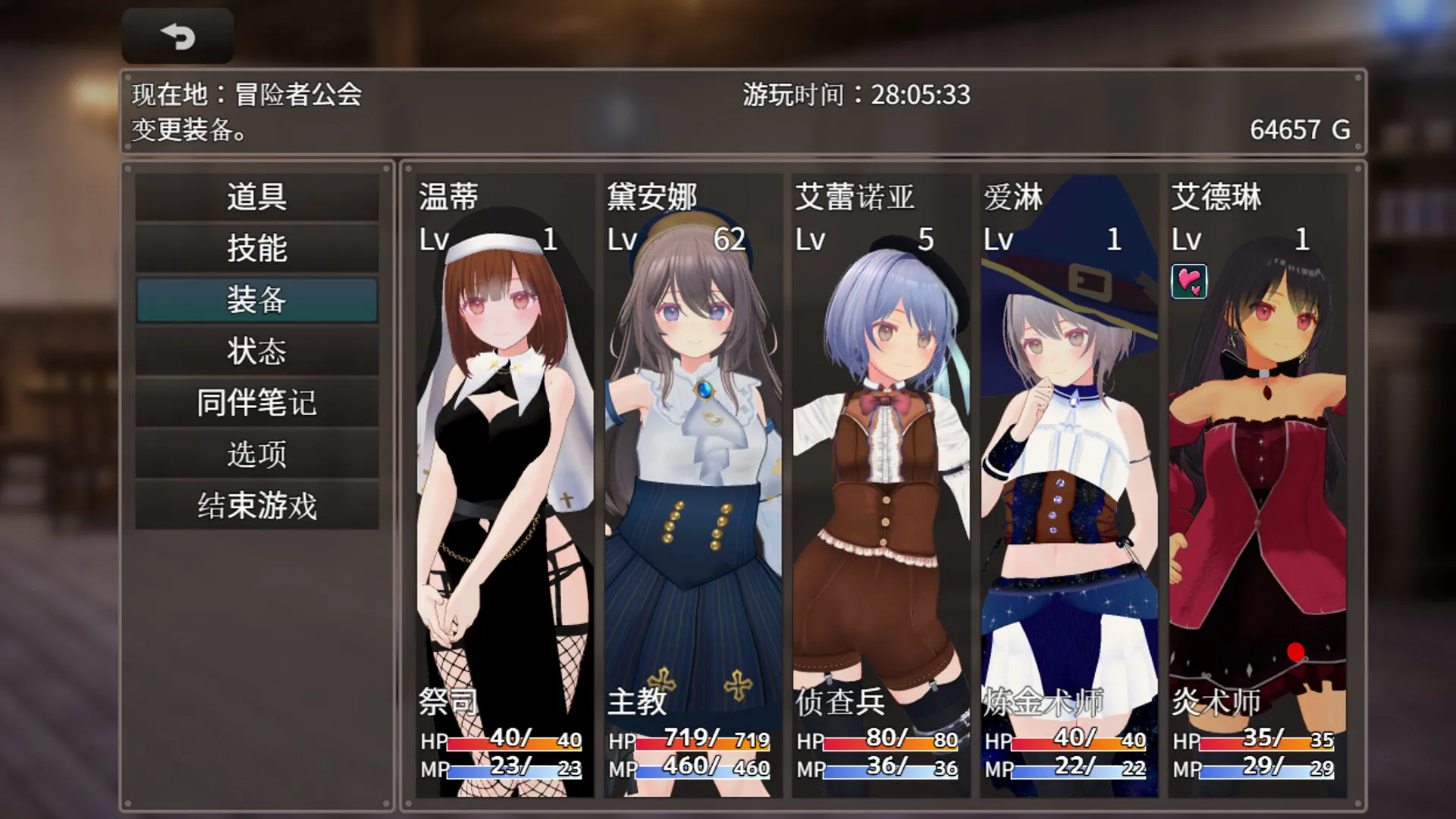Switch to the 状态 (Status) tab
1456x819 pixels.
click(256, 351)
